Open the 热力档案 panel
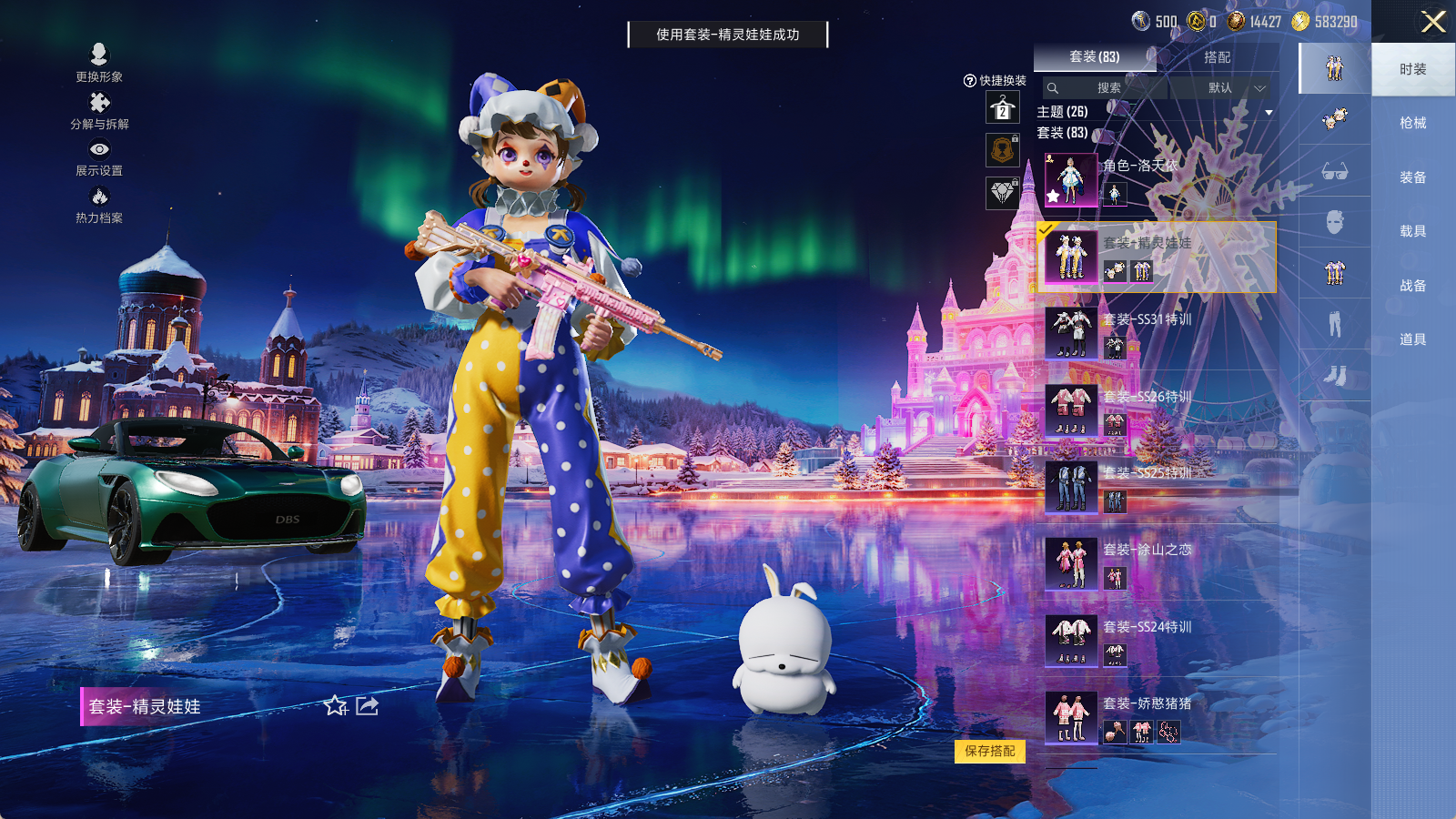 (98, 207)
